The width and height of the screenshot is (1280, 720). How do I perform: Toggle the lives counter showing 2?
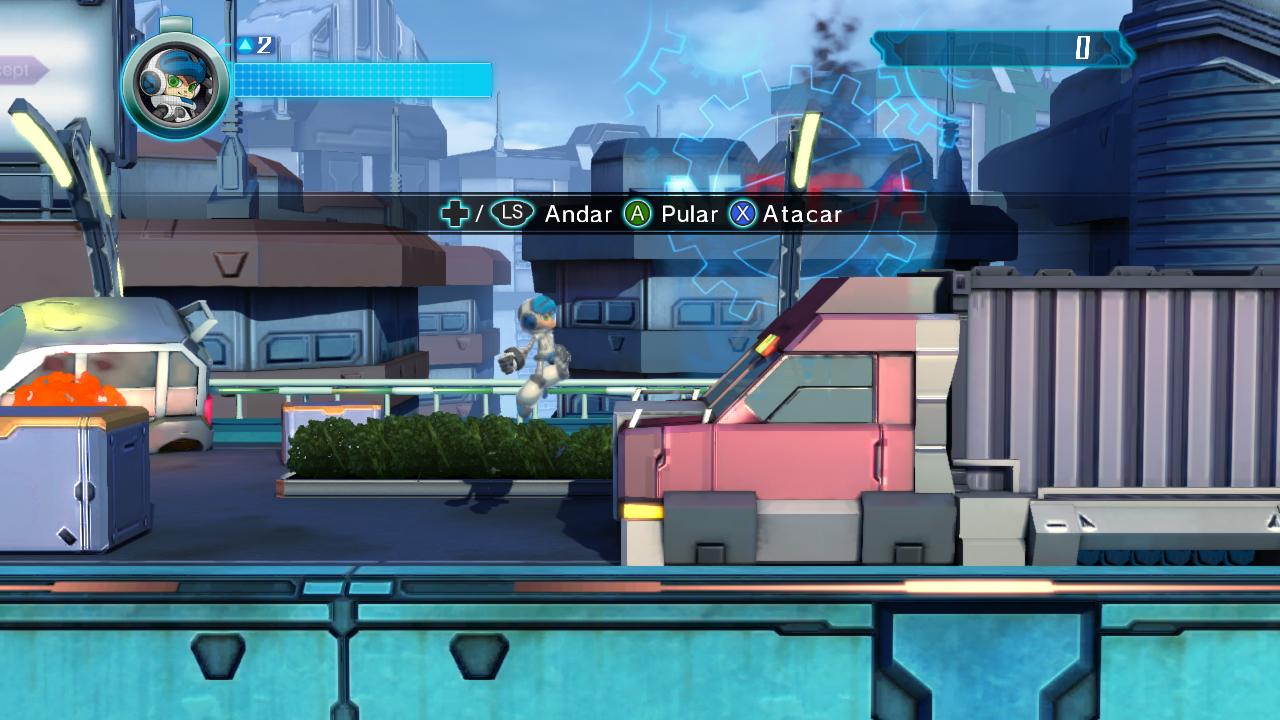click(x=258, y=44)
